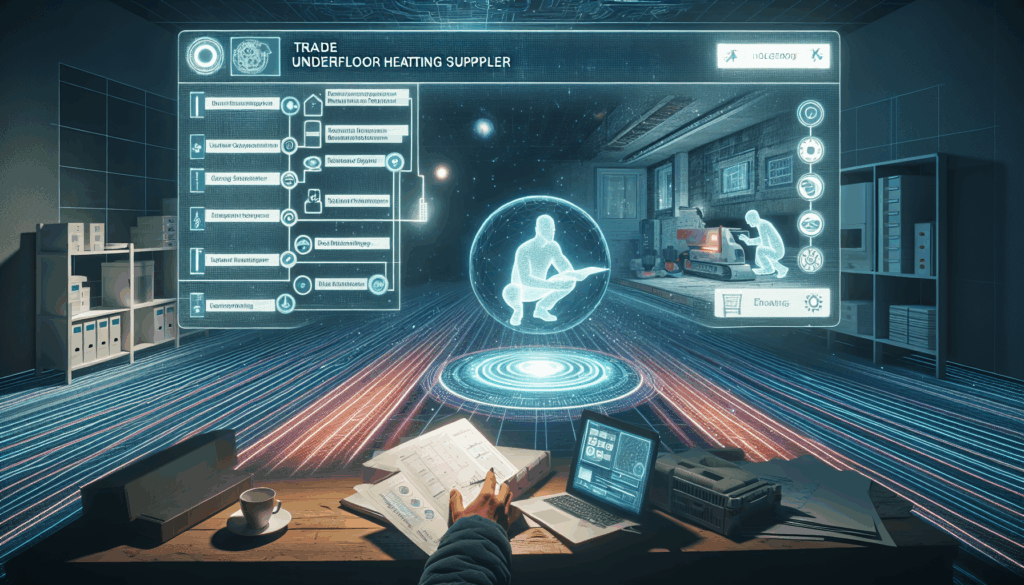Select the last entry in the left-hand list

[231, 303]
